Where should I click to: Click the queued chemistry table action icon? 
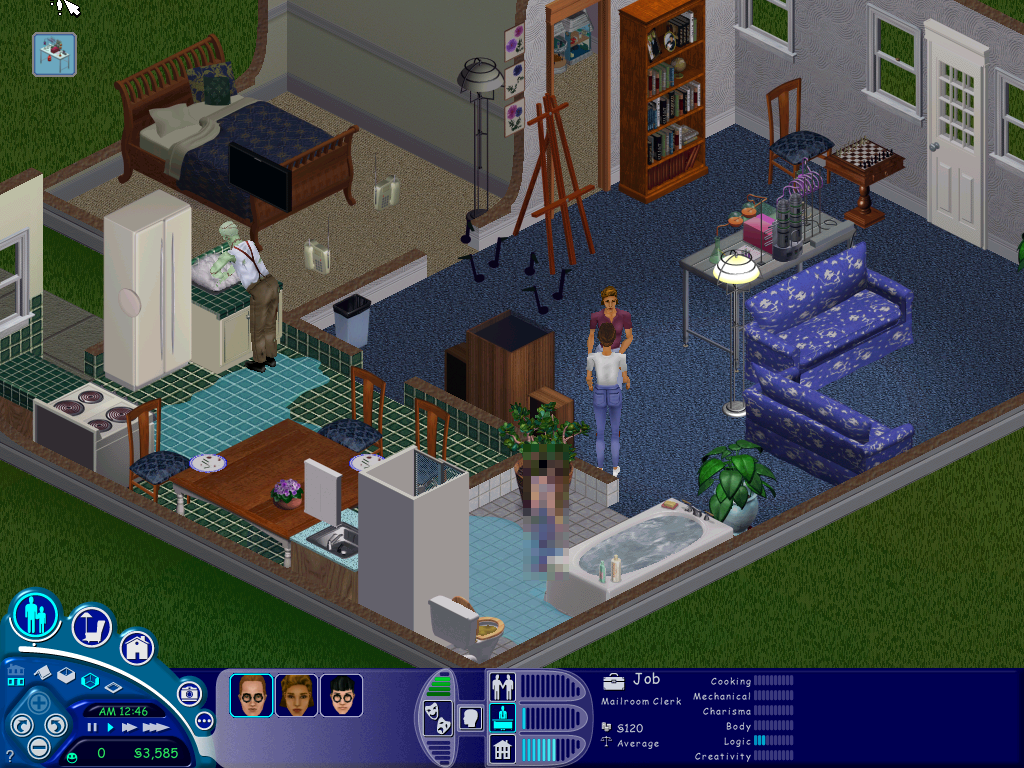point(53,54)
